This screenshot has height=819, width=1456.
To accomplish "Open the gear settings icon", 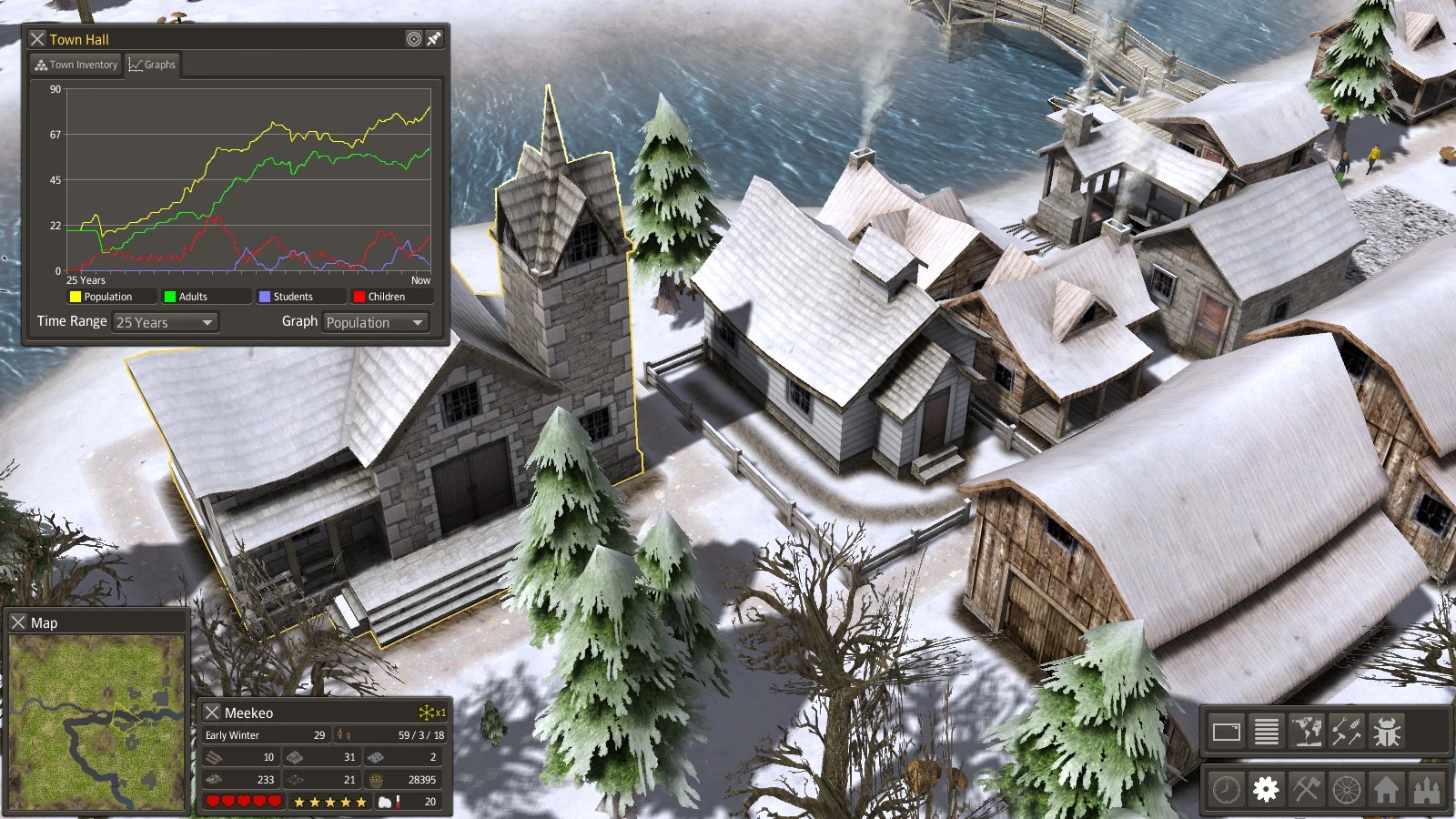I will pyautogui.click(x=1265, y=789).
